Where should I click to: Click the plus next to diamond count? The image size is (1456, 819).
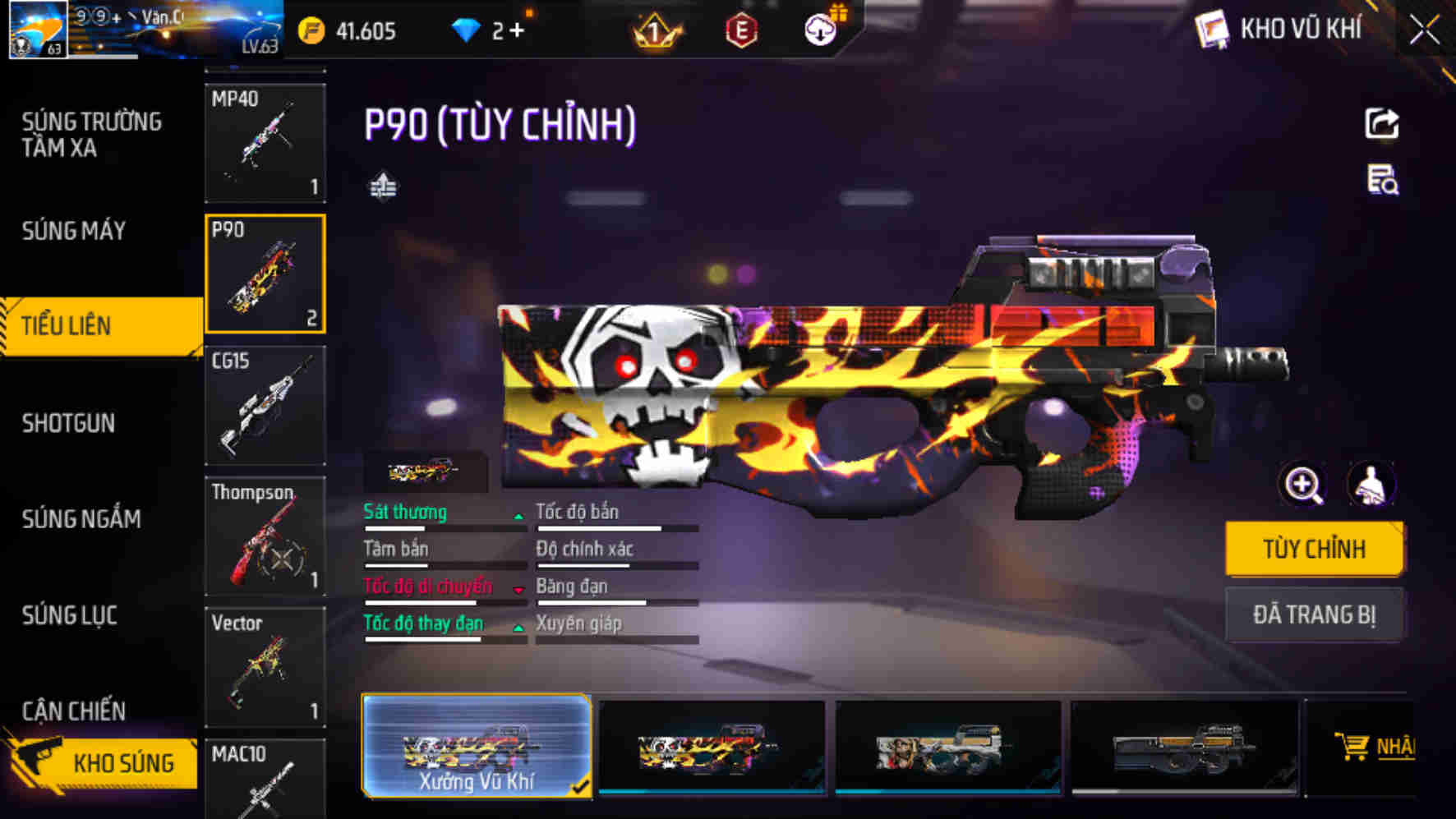[521, 31]
